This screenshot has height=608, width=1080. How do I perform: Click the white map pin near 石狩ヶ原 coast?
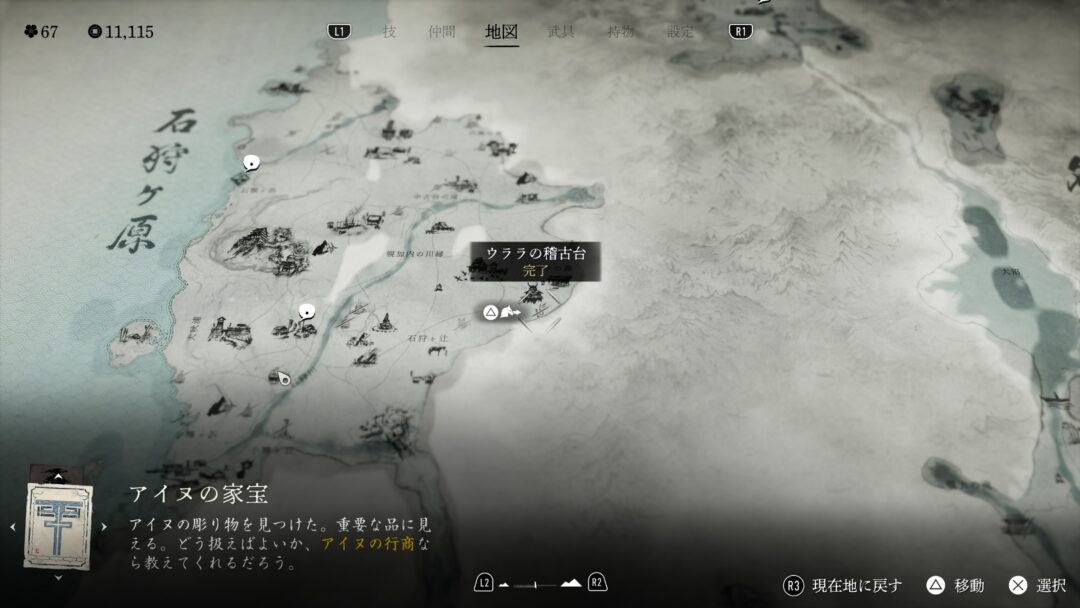[251, 162]
